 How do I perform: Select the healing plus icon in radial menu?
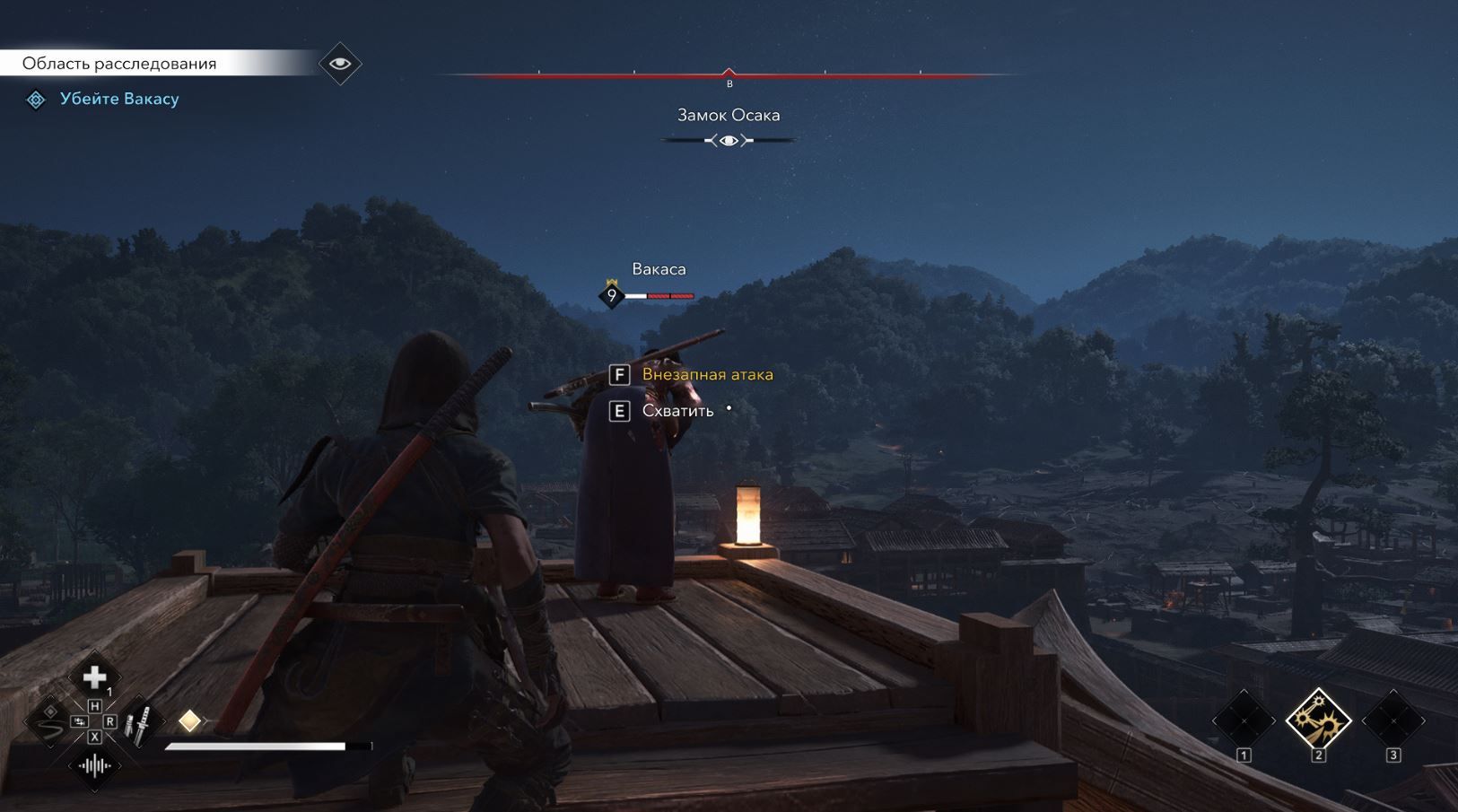93,676
